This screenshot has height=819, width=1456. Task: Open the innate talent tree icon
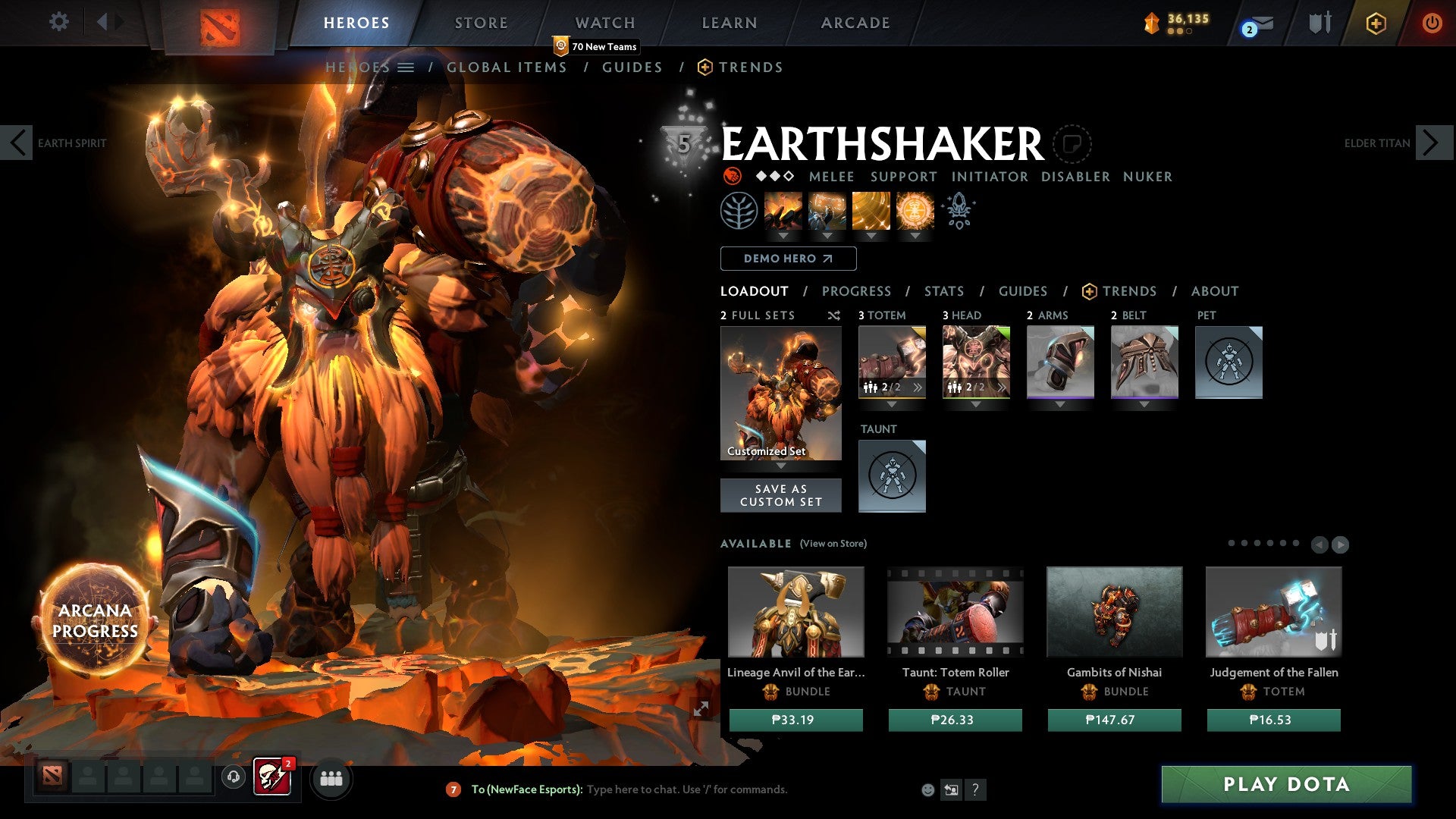click(738, 210)
